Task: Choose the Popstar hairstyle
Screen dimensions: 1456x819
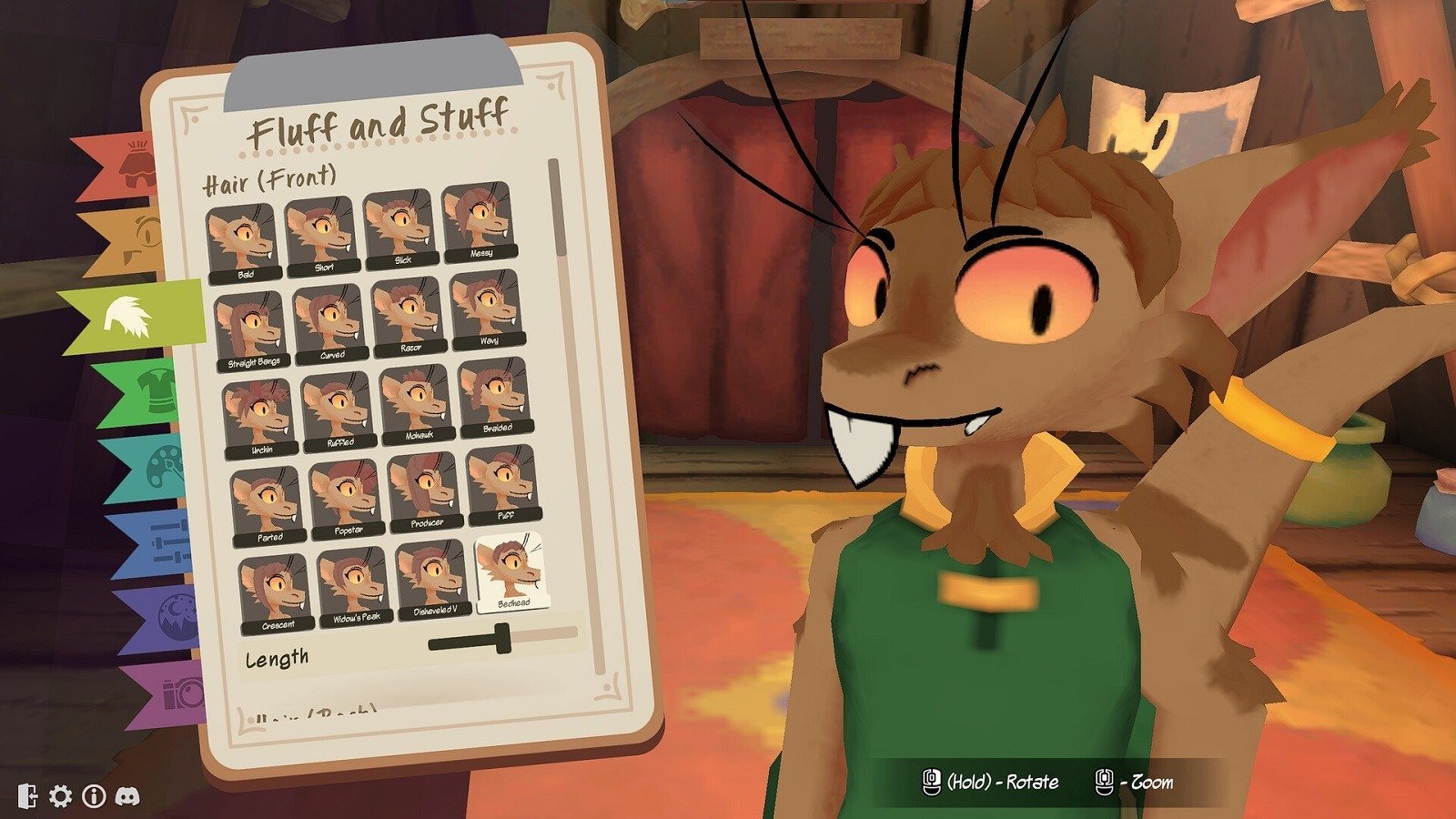Action: [x=346, y=499]
